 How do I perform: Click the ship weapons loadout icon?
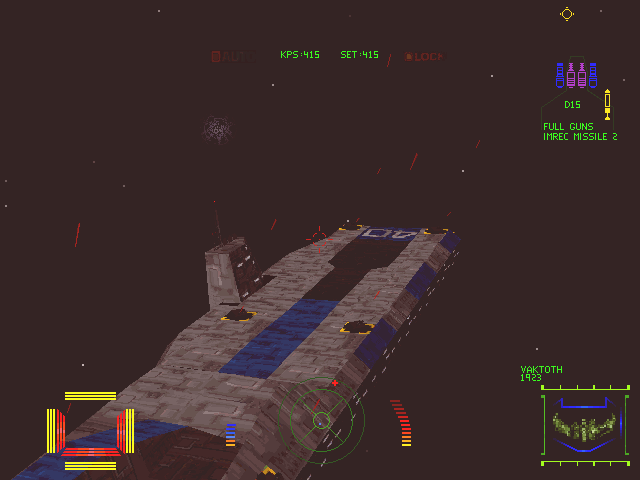[575, 75]
